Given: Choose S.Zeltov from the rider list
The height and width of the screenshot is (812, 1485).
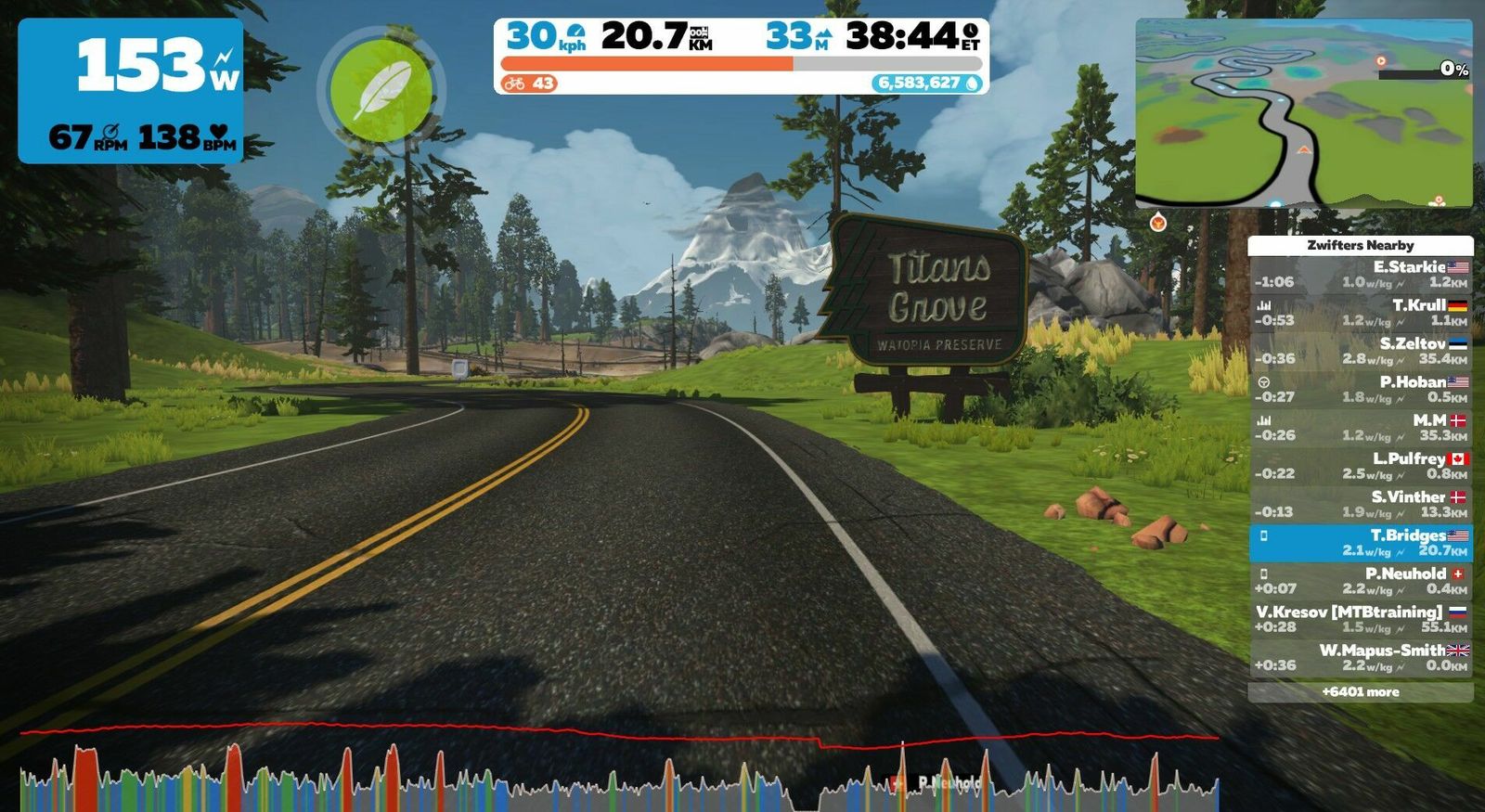Looking at the screenshot, I should [1361, 351].
